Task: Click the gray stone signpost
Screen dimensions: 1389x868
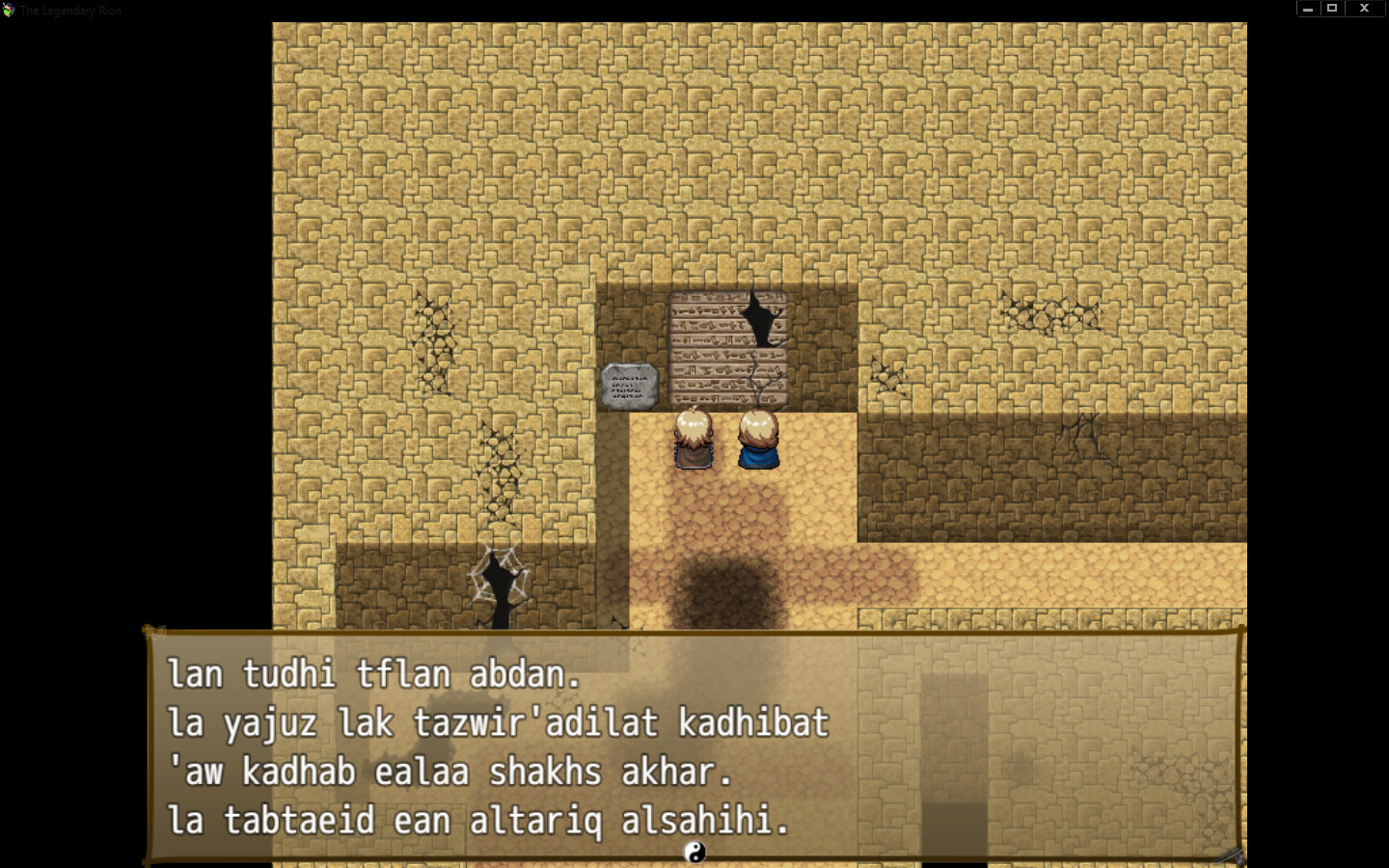Action: click(x=629, y=384)
